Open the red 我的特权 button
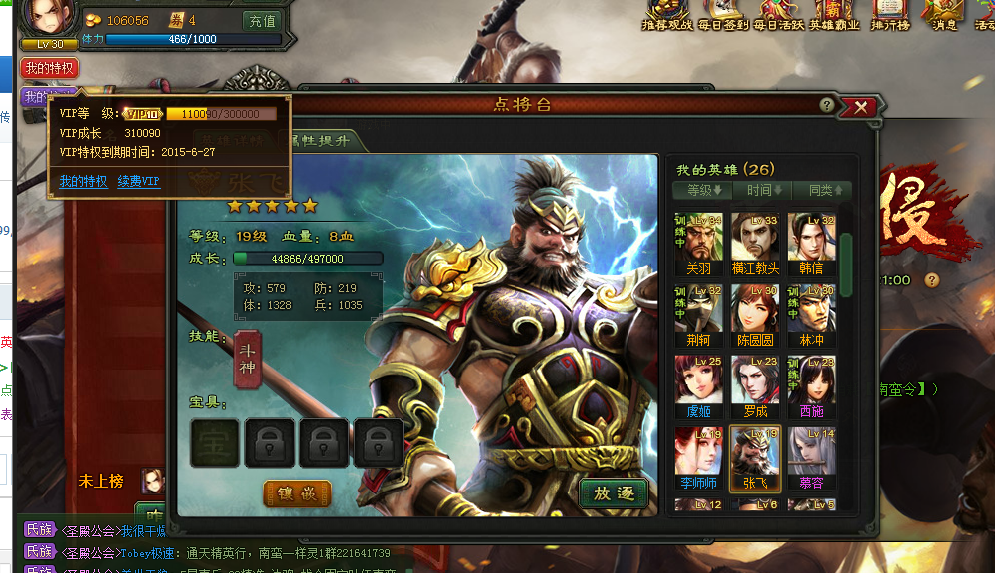This screenshot has height=573, width=995. (49, 68)
